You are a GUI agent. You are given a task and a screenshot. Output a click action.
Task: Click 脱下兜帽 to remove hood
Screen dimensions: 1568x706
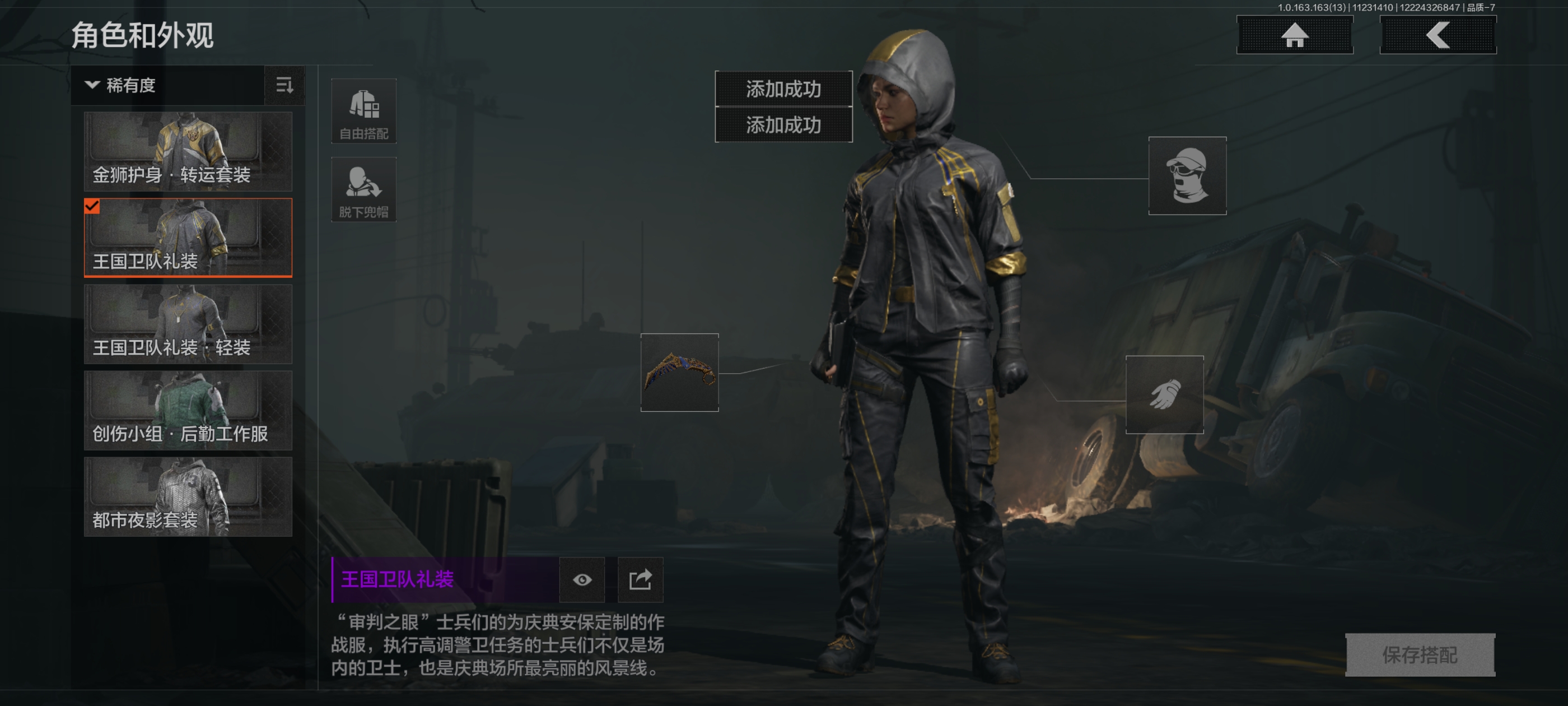363,189
